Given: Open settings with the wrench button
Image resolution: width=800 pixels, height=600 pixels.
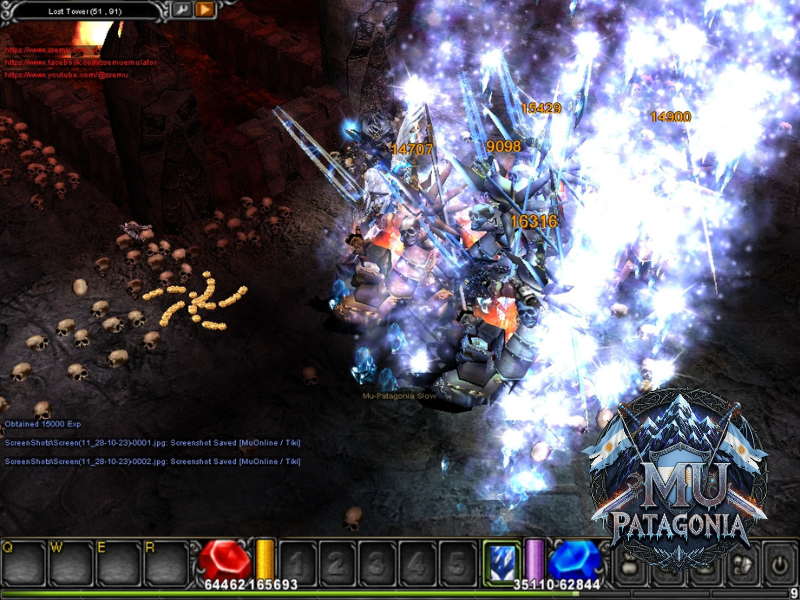Looking at the screenshot, I should (x=182, y=10).
